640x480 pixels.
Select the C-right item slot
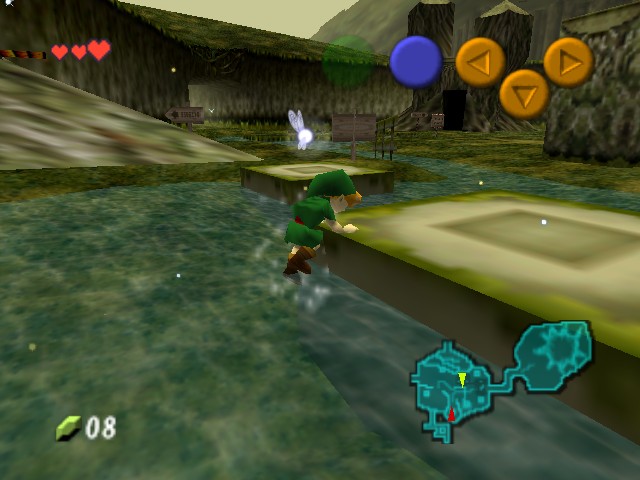tap(568, 62)
